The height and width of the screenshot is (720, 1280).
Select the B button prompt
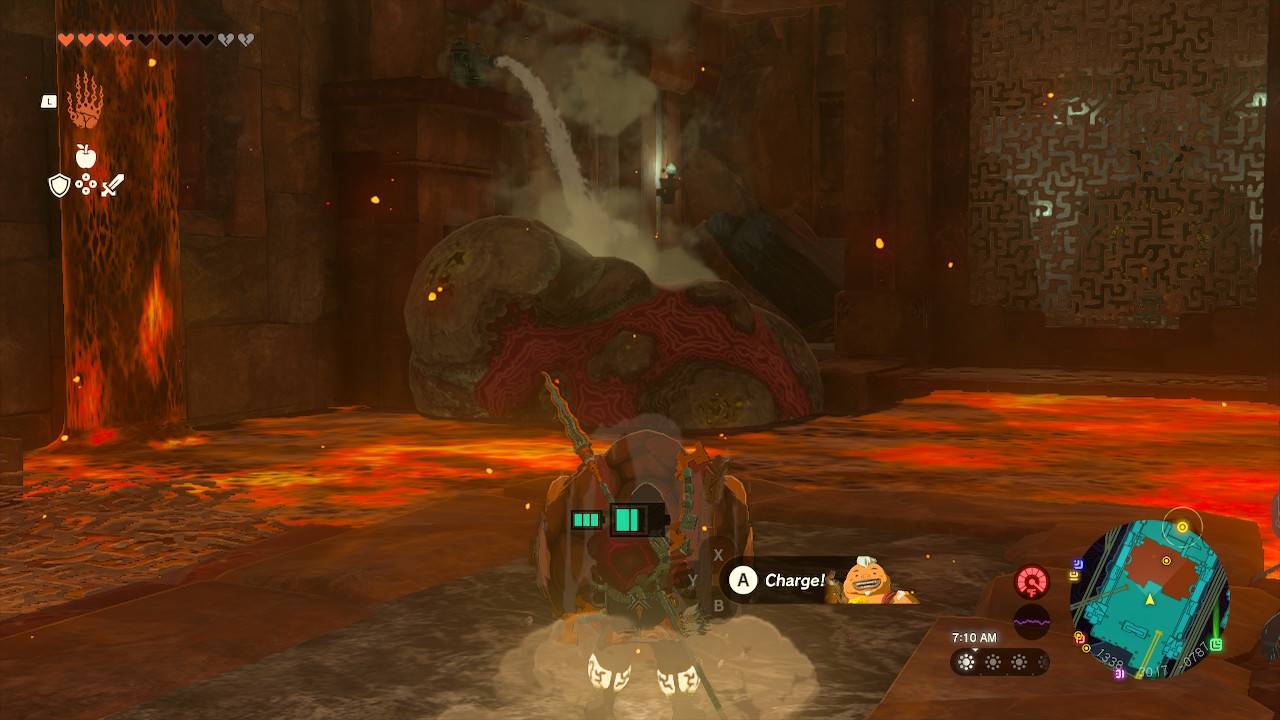coord(718,604)
